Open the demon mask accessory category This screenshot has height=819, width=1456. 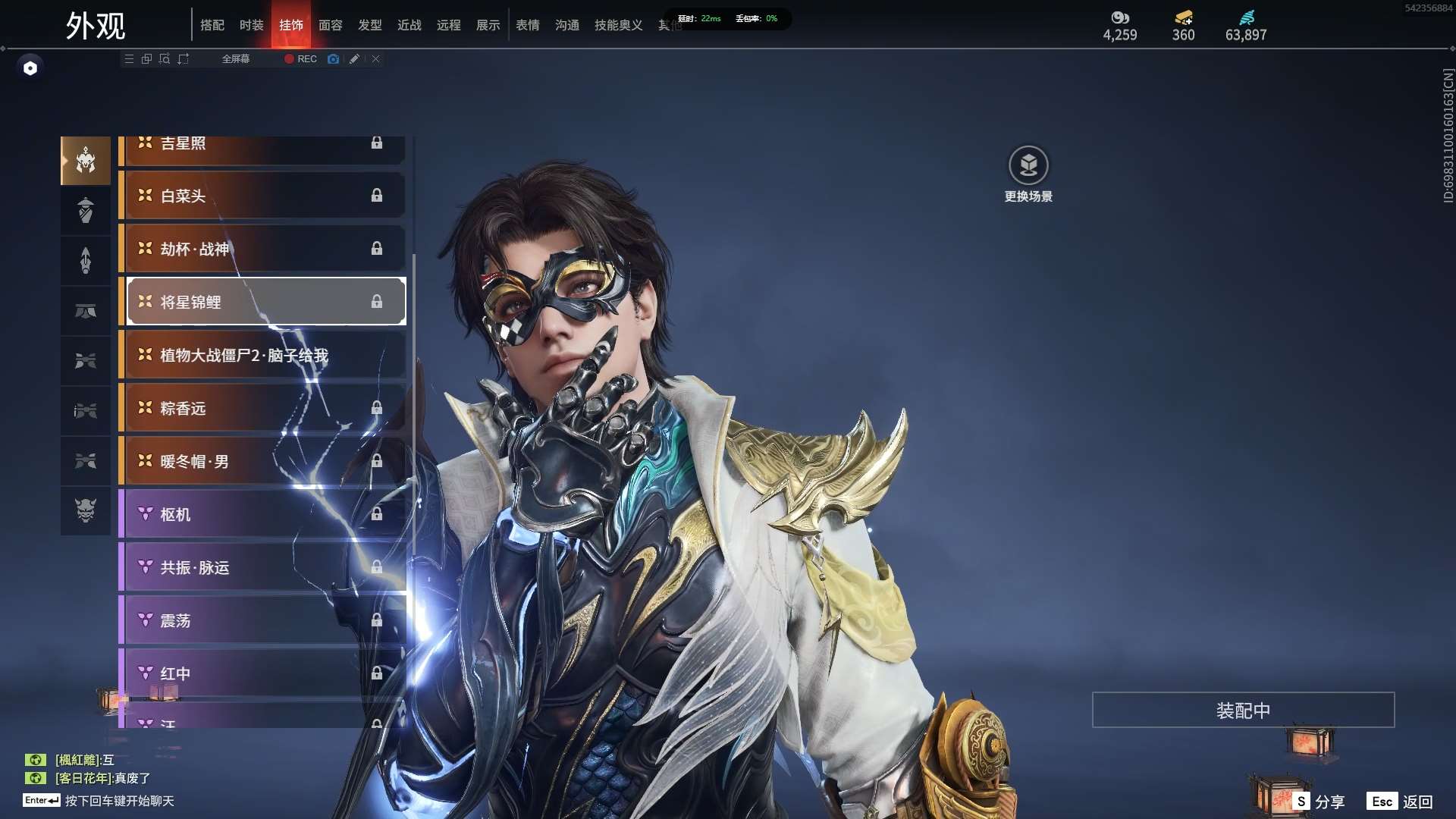(86, 510)
